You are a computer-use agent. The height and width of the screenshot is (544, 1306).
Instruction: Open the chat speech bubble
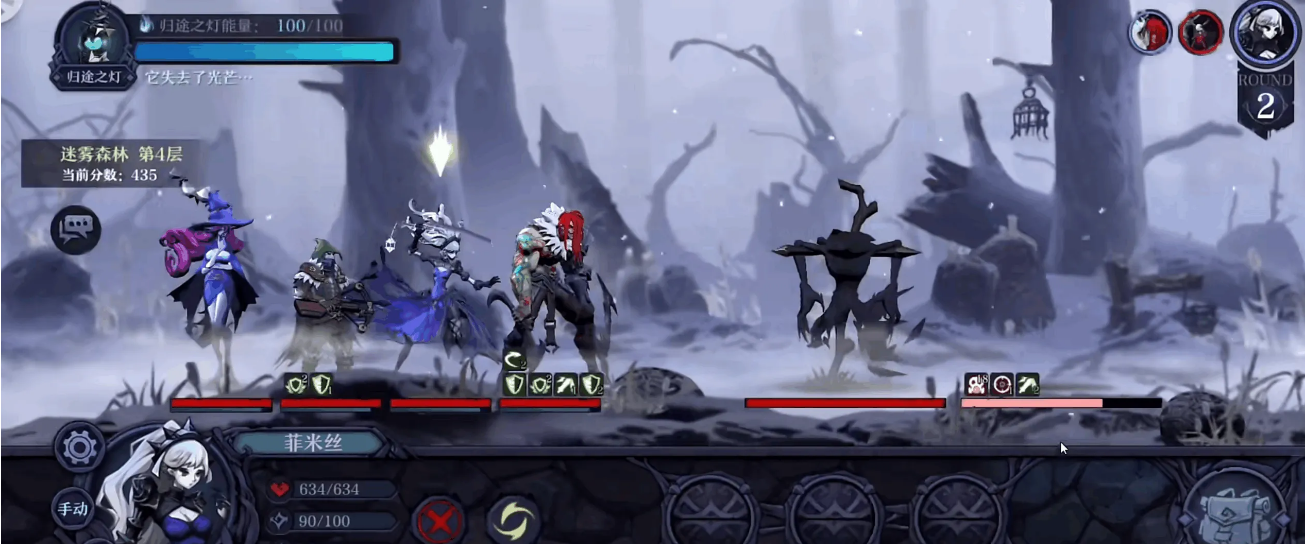76,229
